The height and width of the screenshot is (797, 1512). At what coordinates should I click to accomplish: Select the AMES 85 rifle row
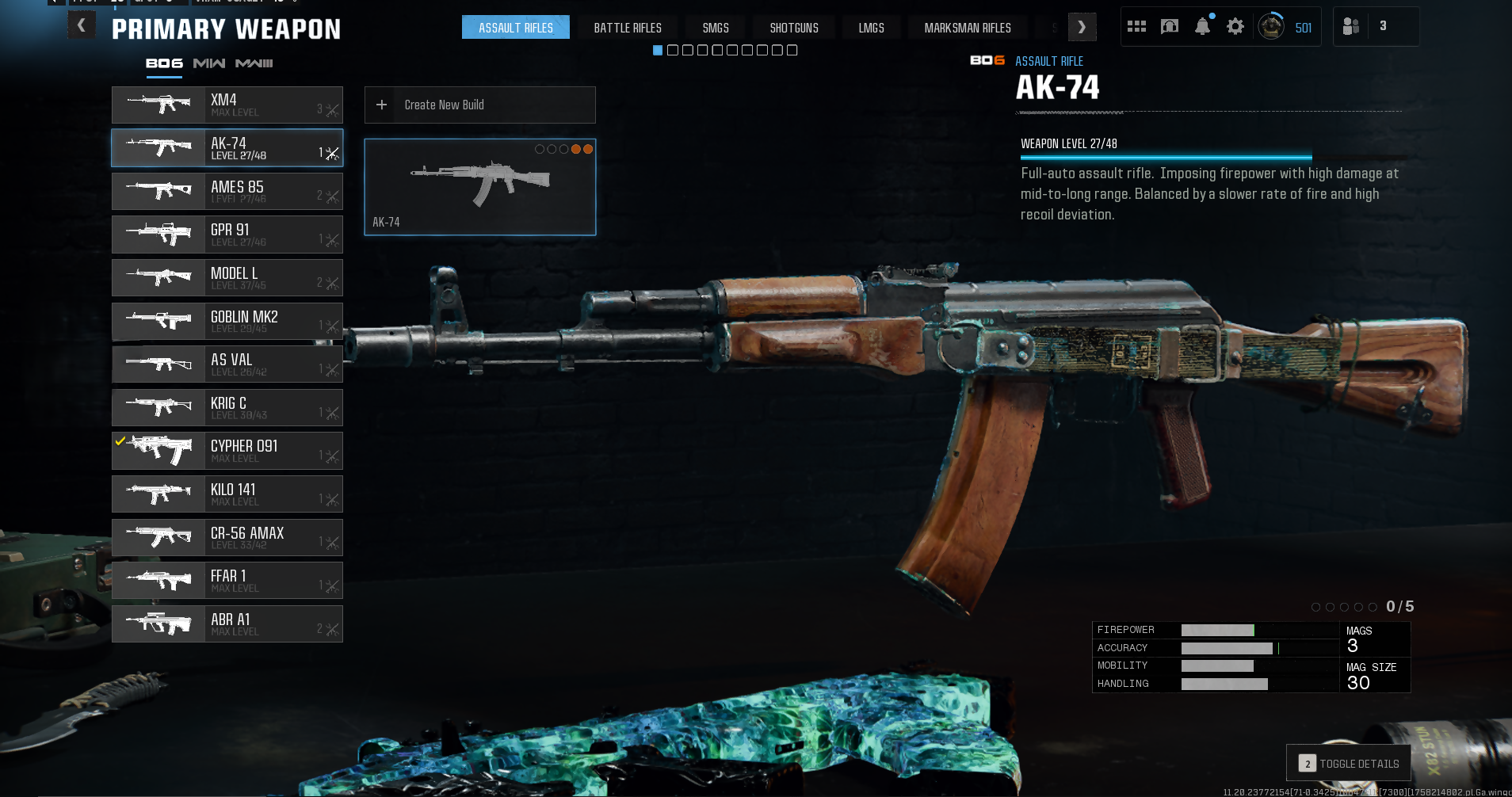227,191
